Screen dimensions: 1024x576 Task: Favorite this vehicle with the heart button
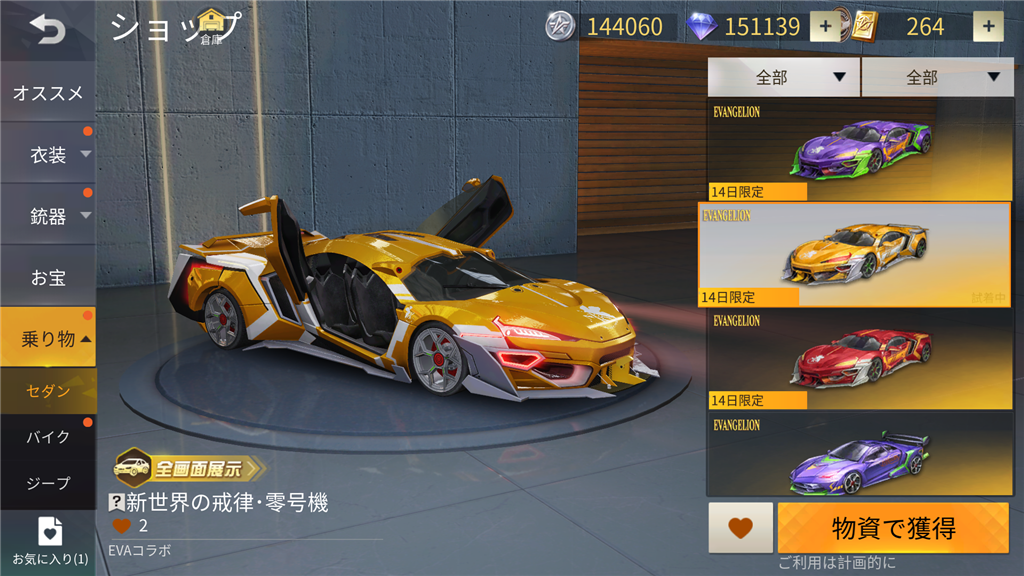pyautogui.click(x=740, y=528)
